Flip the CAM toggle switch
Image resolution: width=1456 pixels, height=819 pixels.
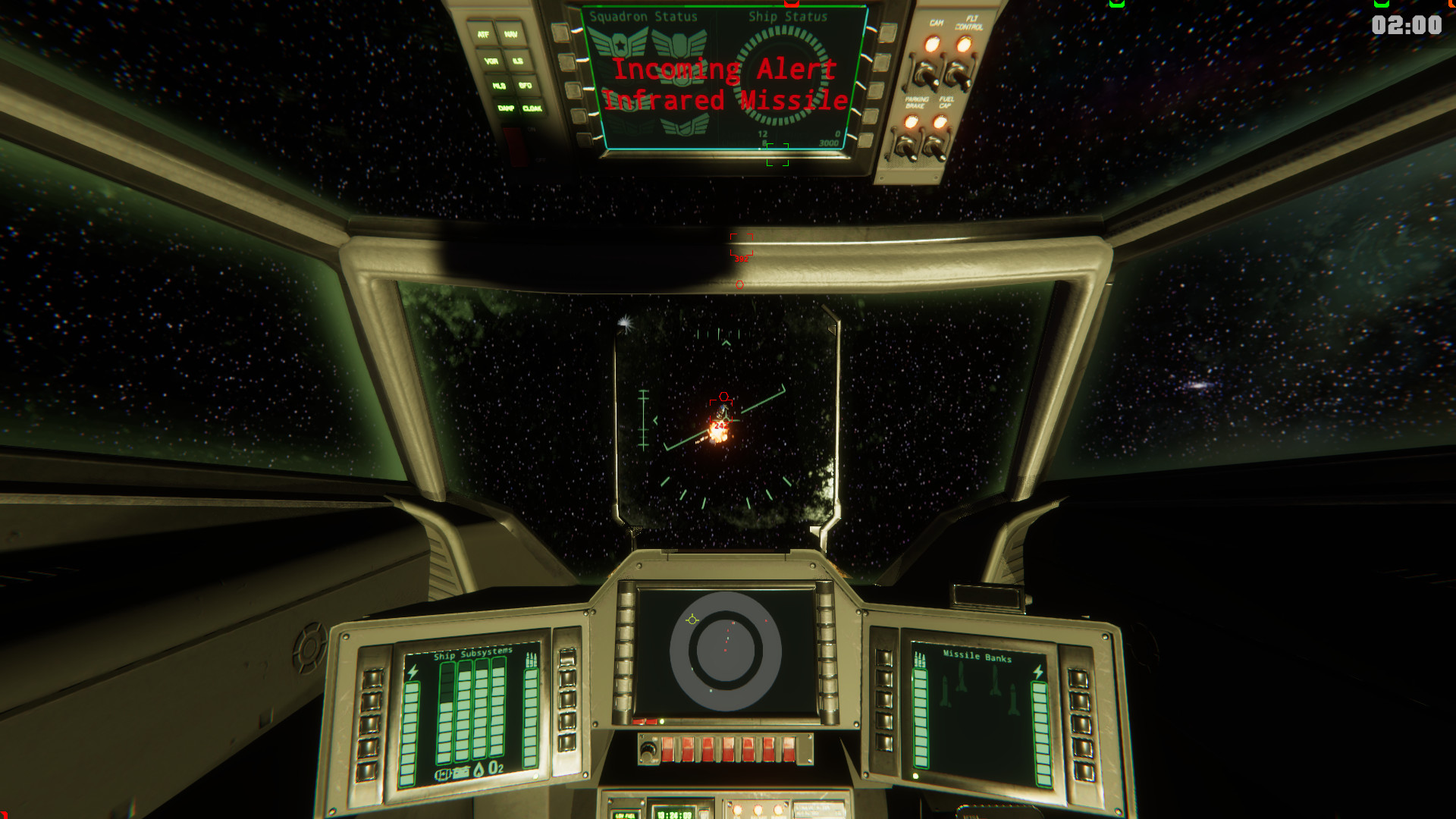coord(924,73)
